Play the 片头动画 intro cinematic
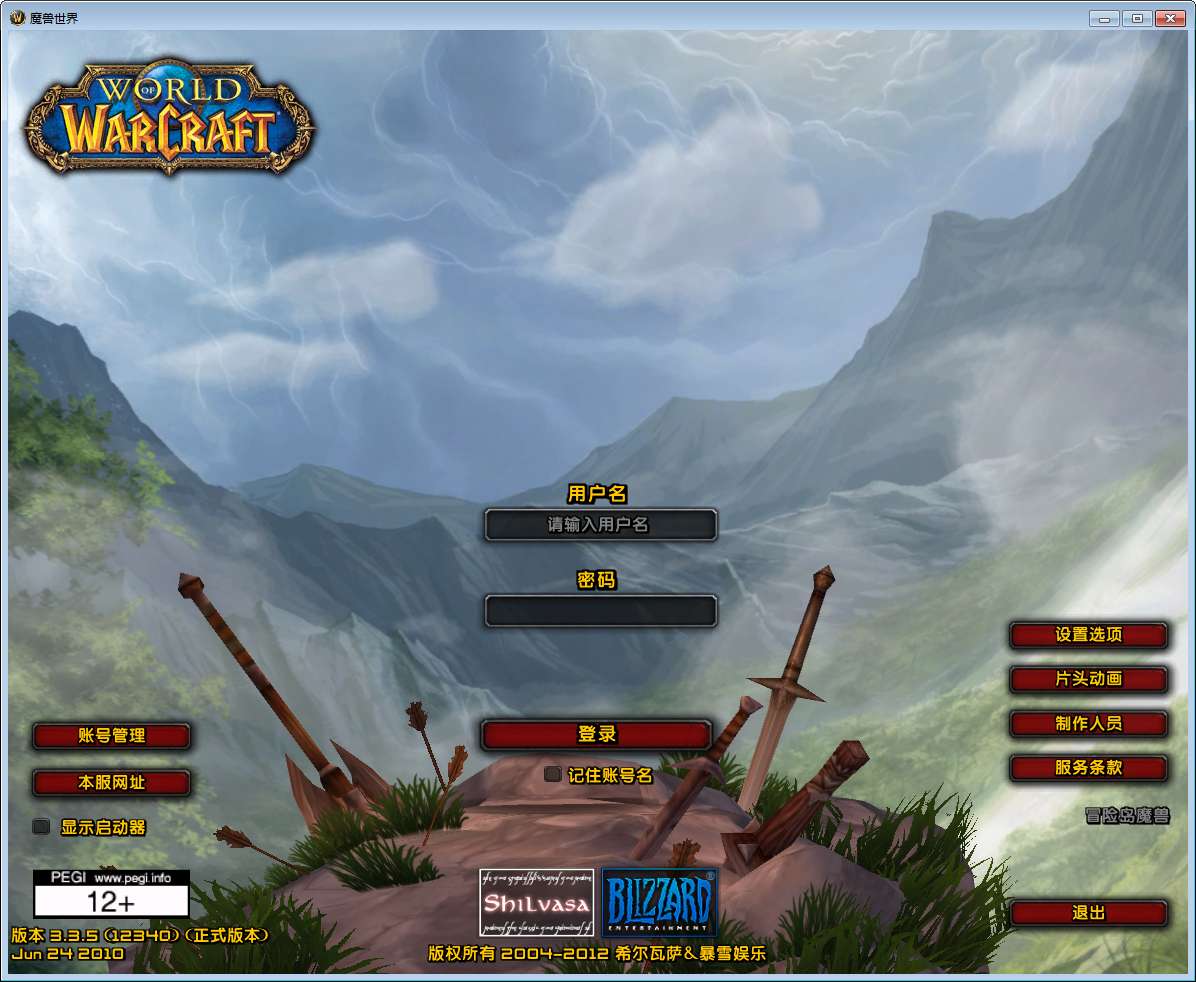1196x982 pixels. click(1088, 679)
